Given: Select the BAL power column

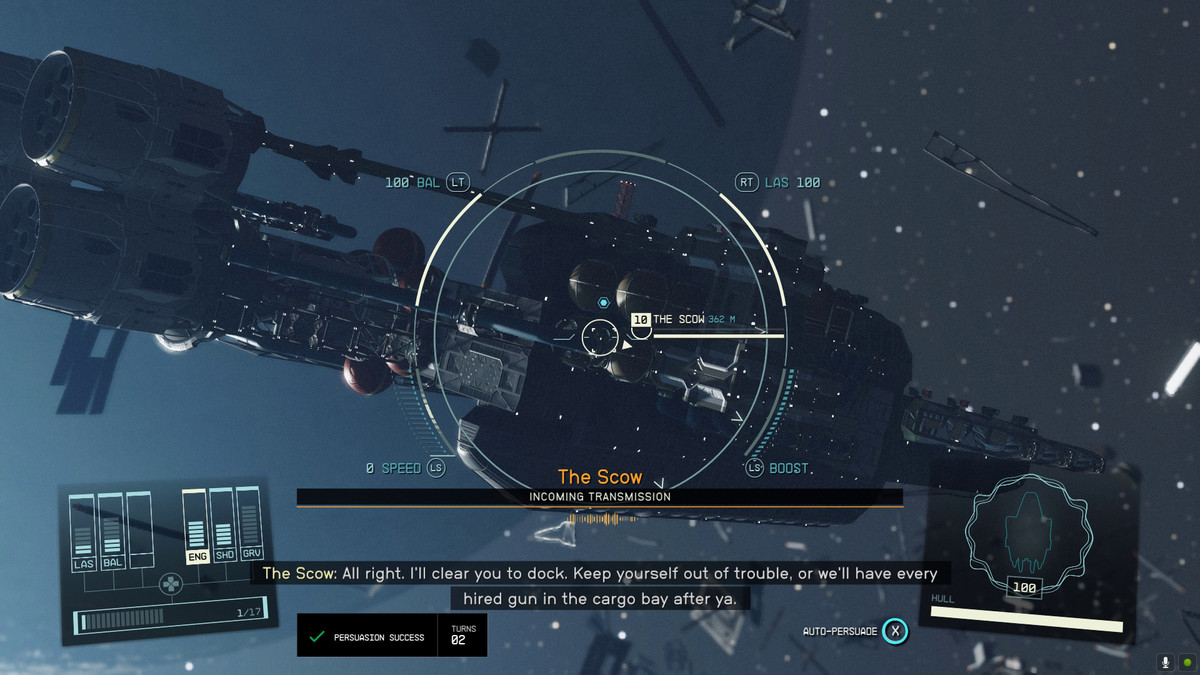Looking at the screenshot, I should [111, 531].
